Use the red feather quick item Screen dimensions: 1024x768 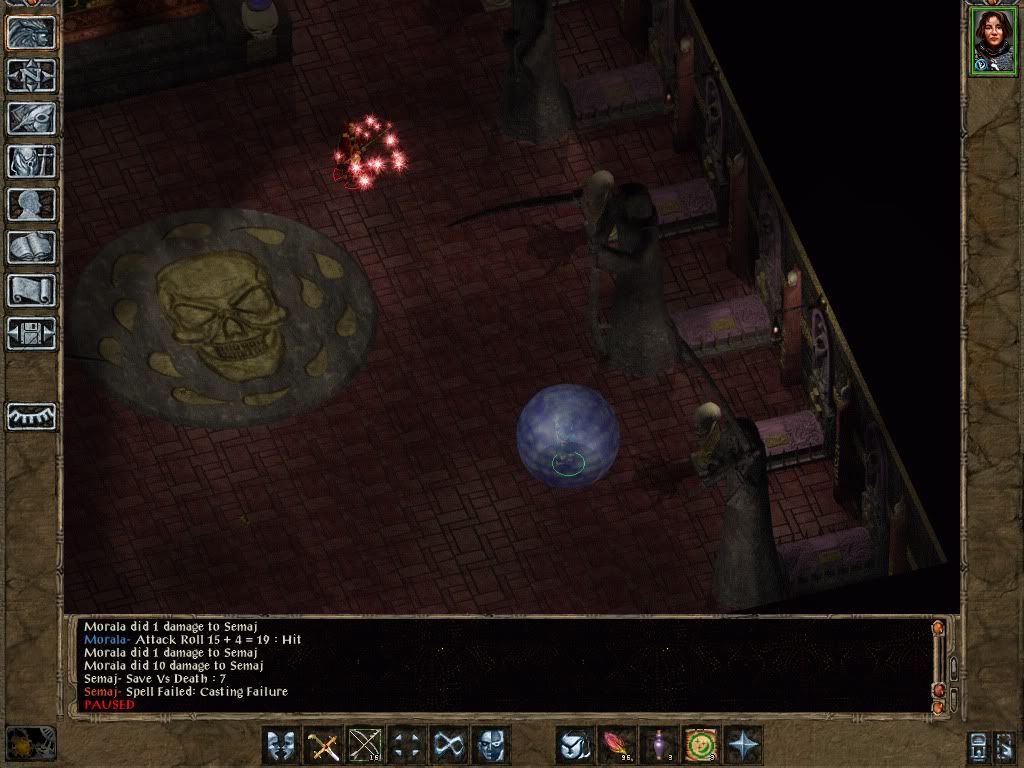pos(617,745)
